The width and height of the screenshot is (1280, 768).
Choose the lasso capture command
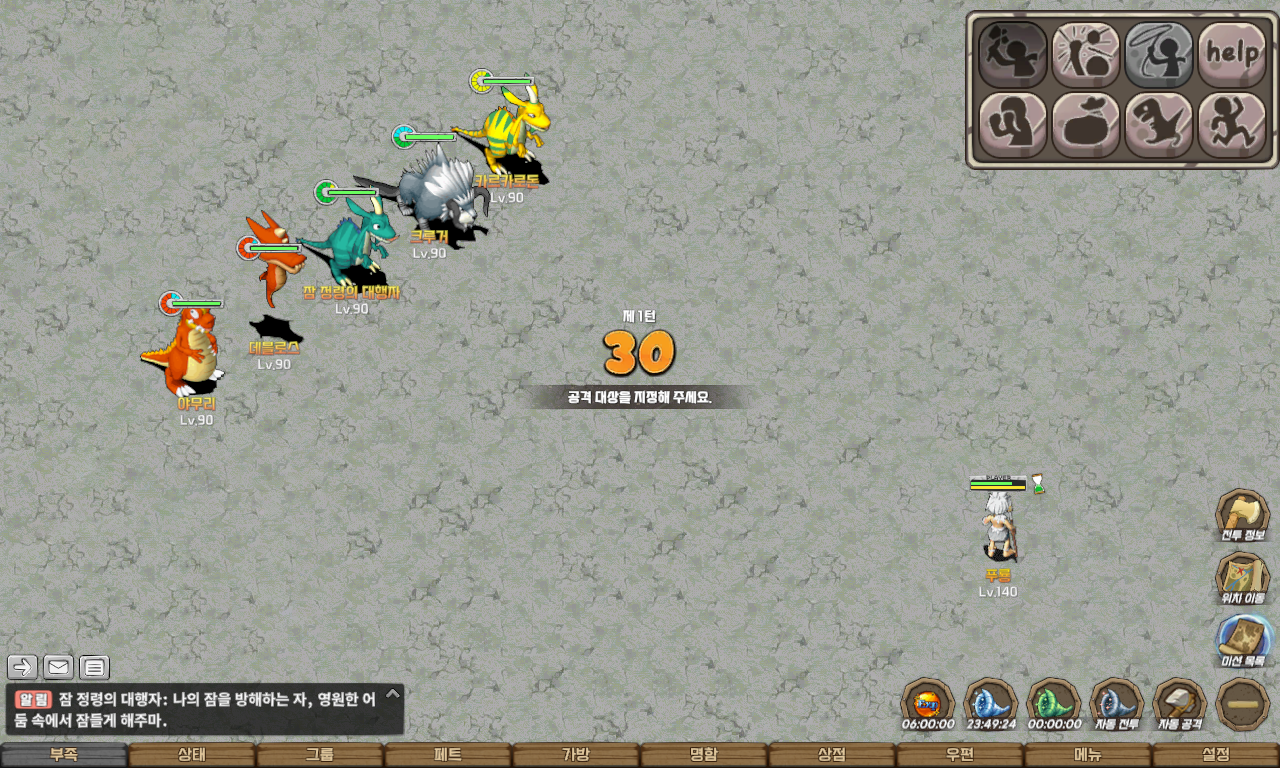tap(1159, 54)
